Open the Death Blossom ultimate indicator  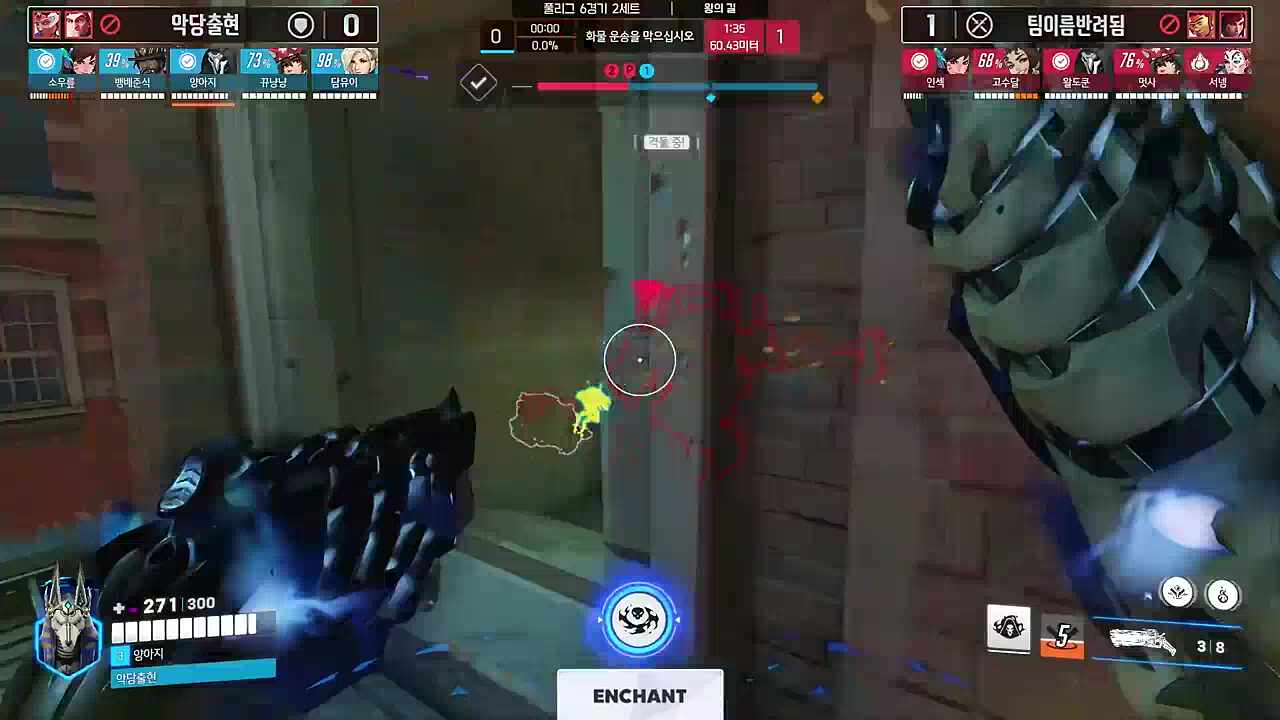[640, 620]
